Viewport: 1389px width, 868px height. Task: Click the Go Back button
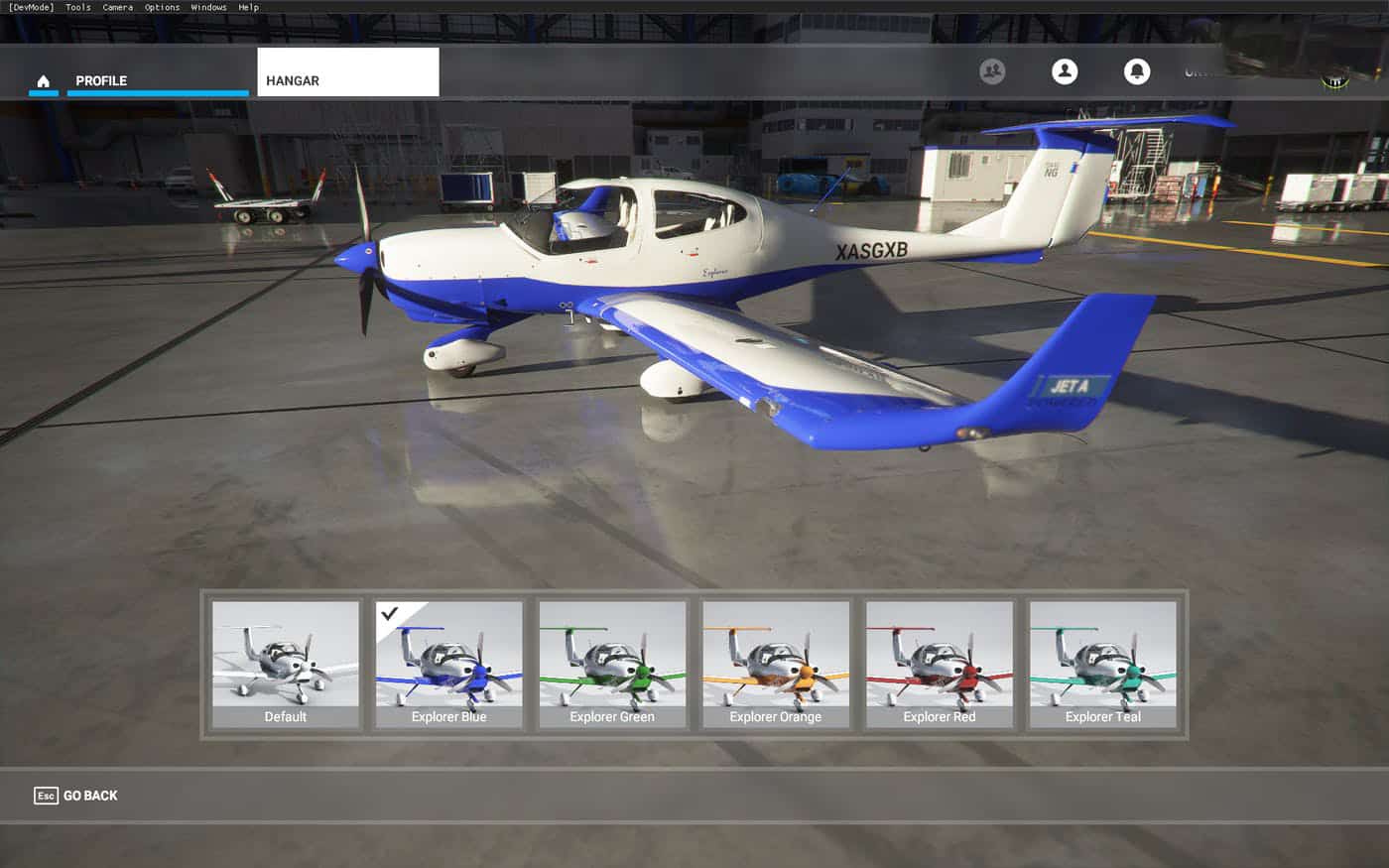click(x=76, y=796)
